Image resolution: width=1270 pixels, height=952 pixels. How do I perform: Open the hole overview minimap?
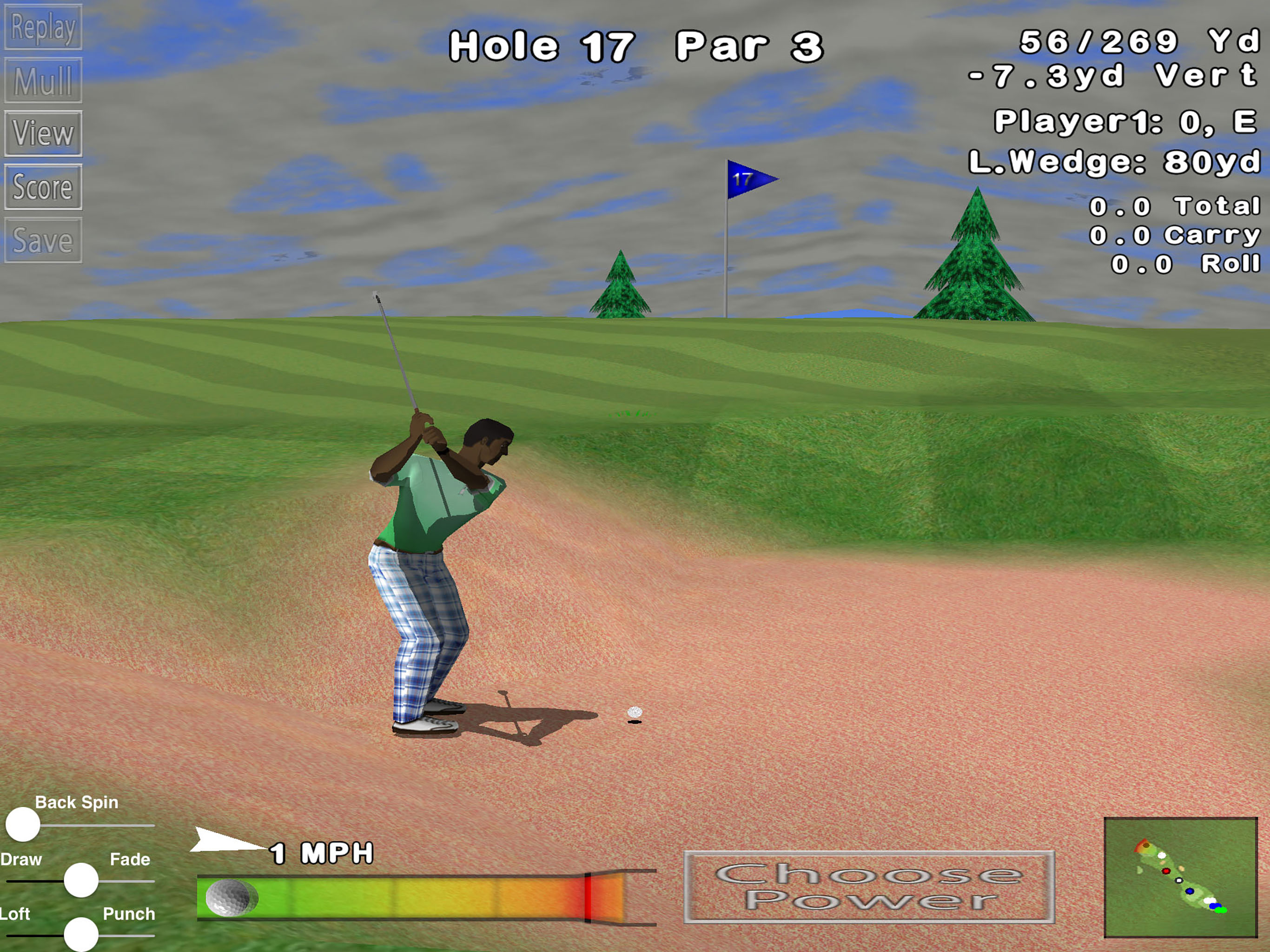pyautogui.click(x=1180, y=877)
